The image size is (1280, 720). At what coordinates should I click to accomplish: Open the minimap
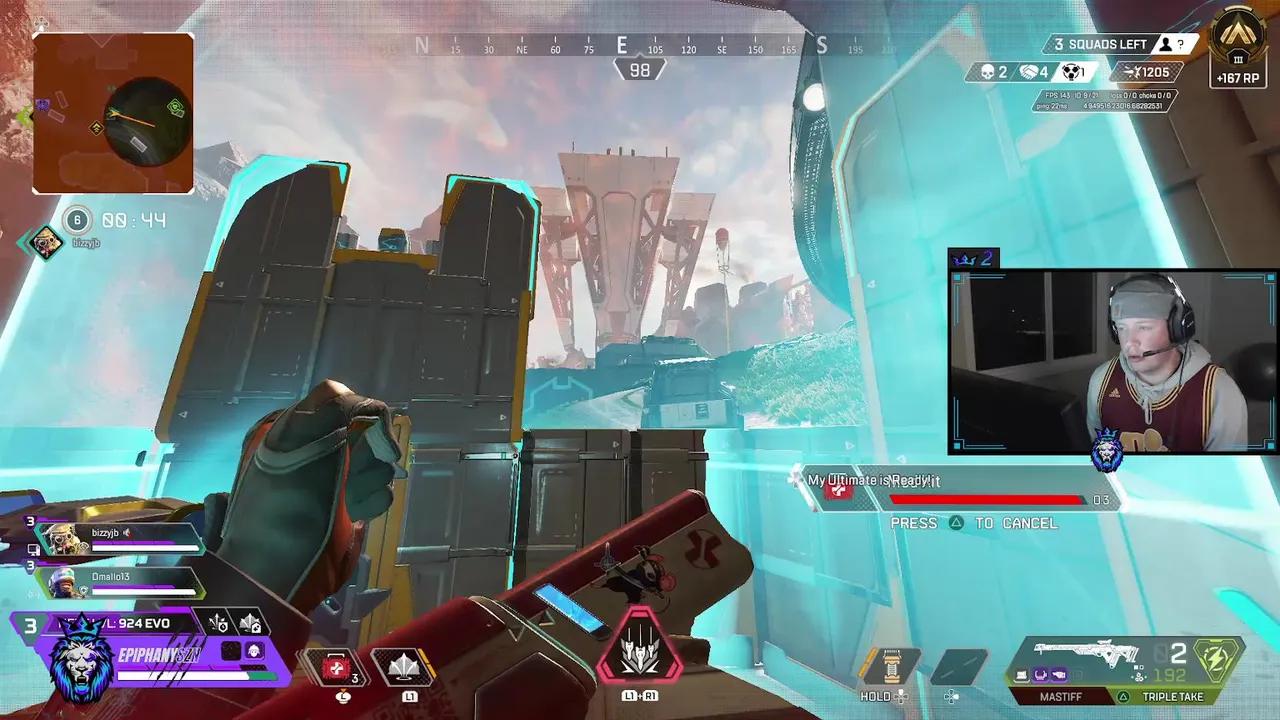pos(113,113)
